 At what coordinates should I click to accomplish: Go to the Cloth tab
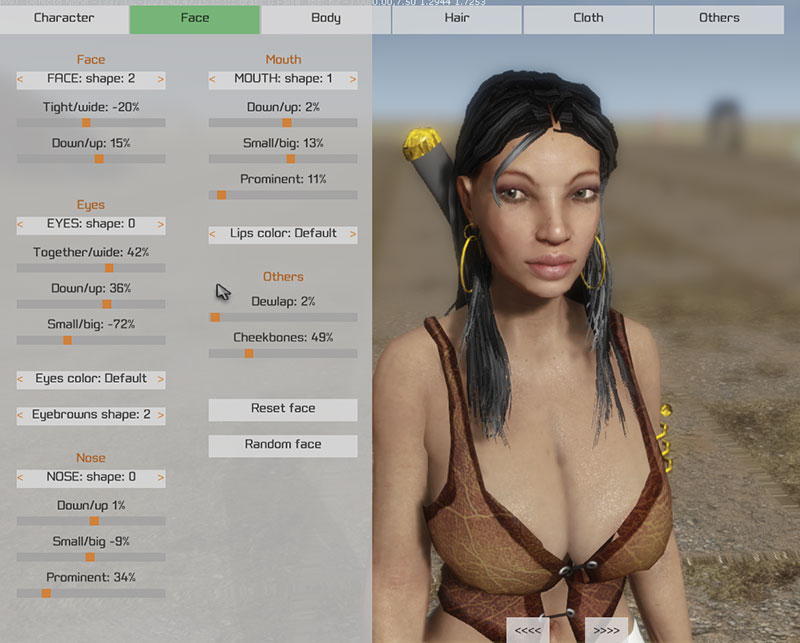point(588,18)
